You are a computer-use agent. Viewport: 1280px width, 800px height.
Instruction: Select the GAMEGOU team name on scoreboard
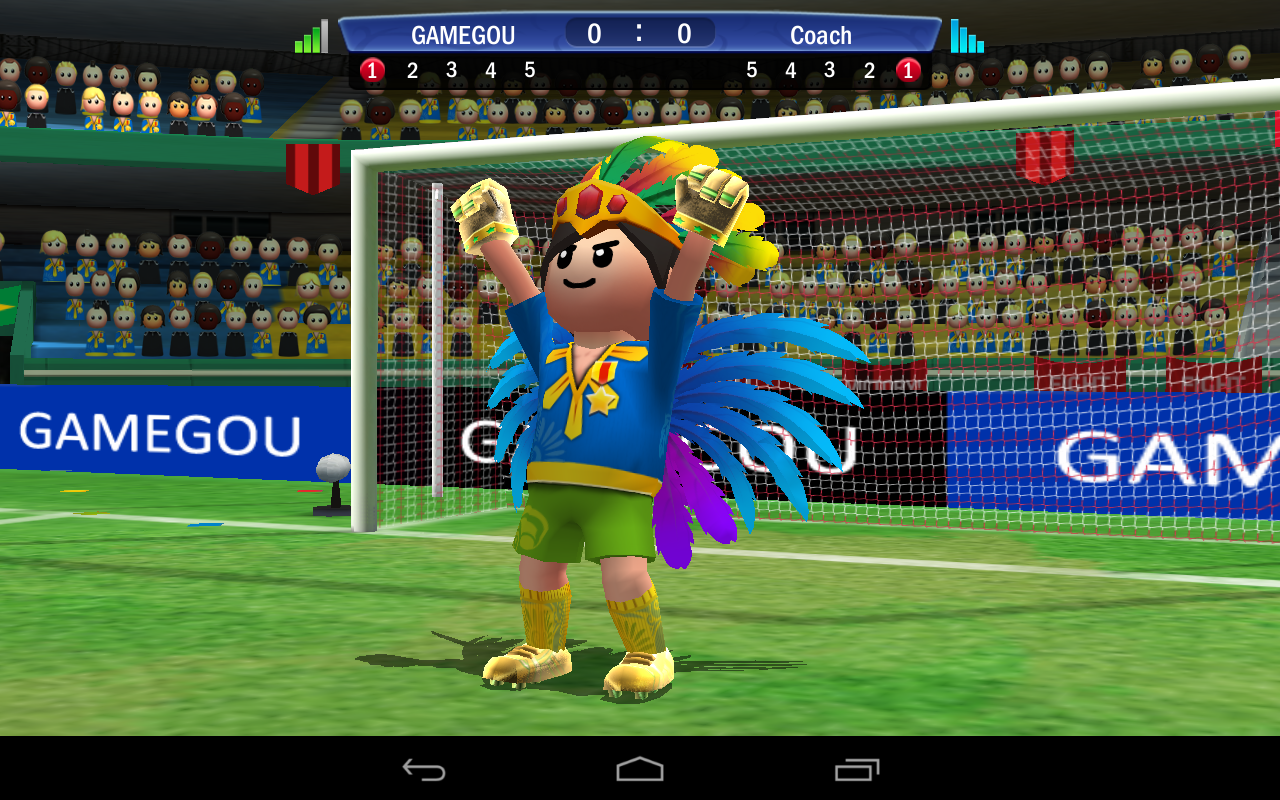(462, 35)
